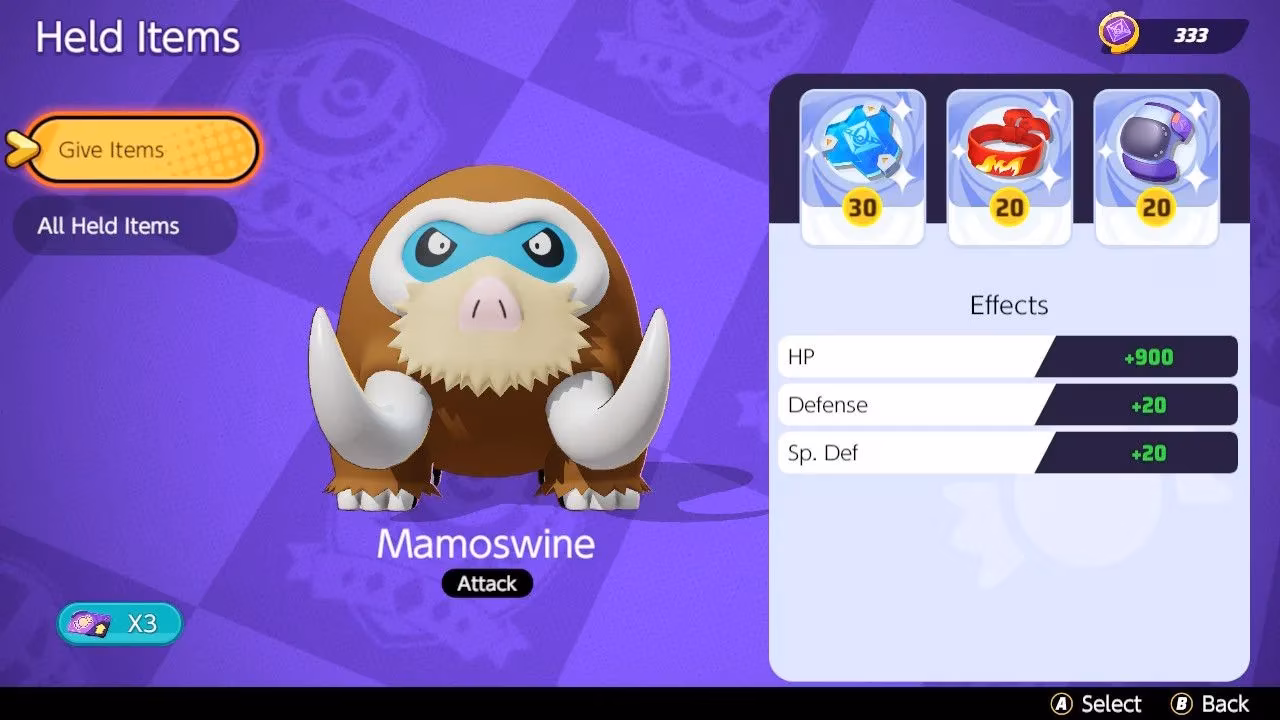The width and height of the screenshot is (1280, 720).
Task: Click the level 20 badge on the helmet item
Action: click(x=1156, y=209)
